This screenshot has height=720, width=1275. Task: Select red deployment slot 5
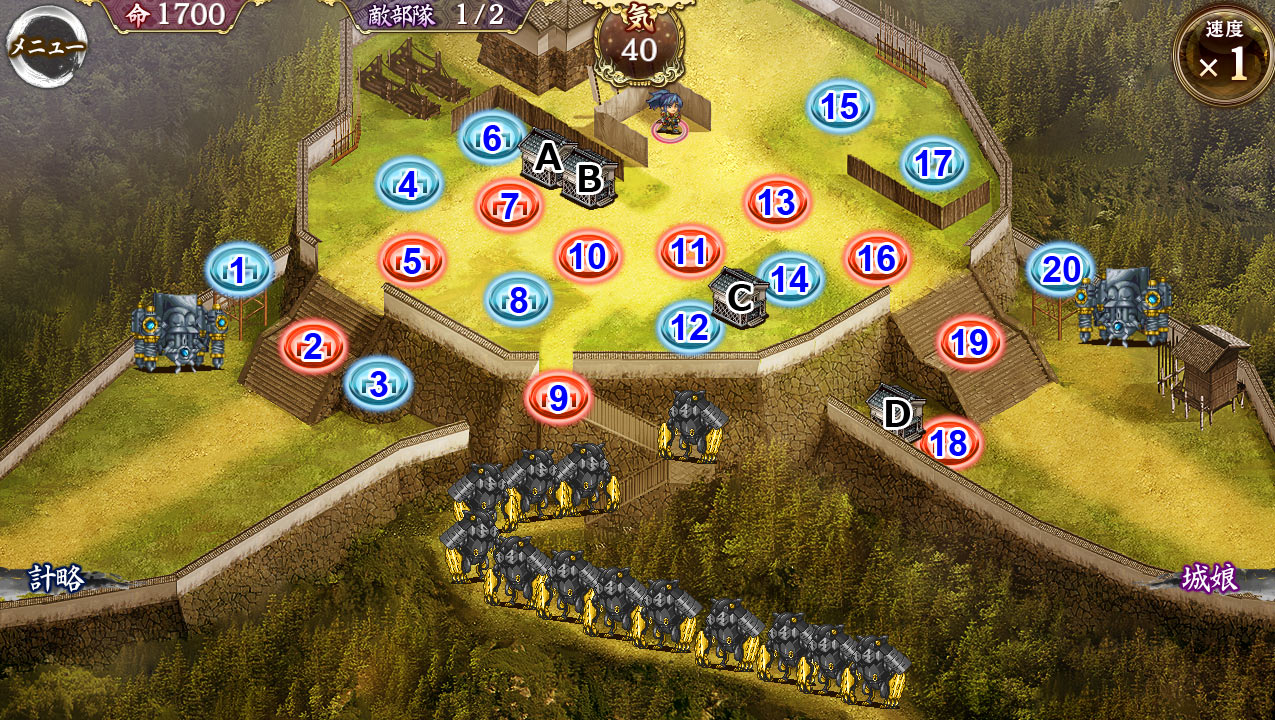click(412, 262)
